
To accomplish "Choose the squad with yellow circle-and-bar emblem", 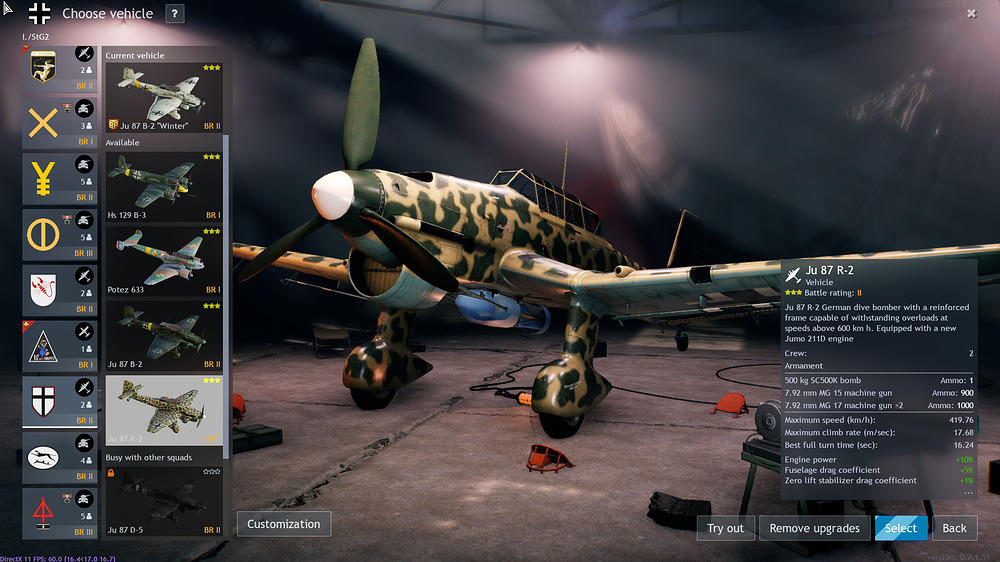I will click(x=60, y=235).
